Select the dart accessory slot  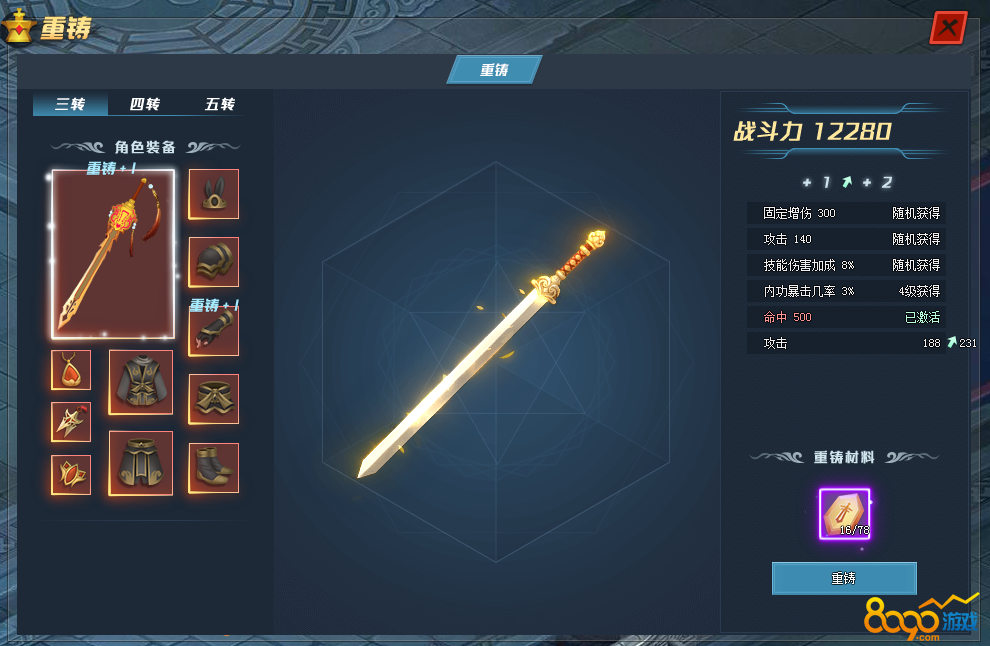71,422
